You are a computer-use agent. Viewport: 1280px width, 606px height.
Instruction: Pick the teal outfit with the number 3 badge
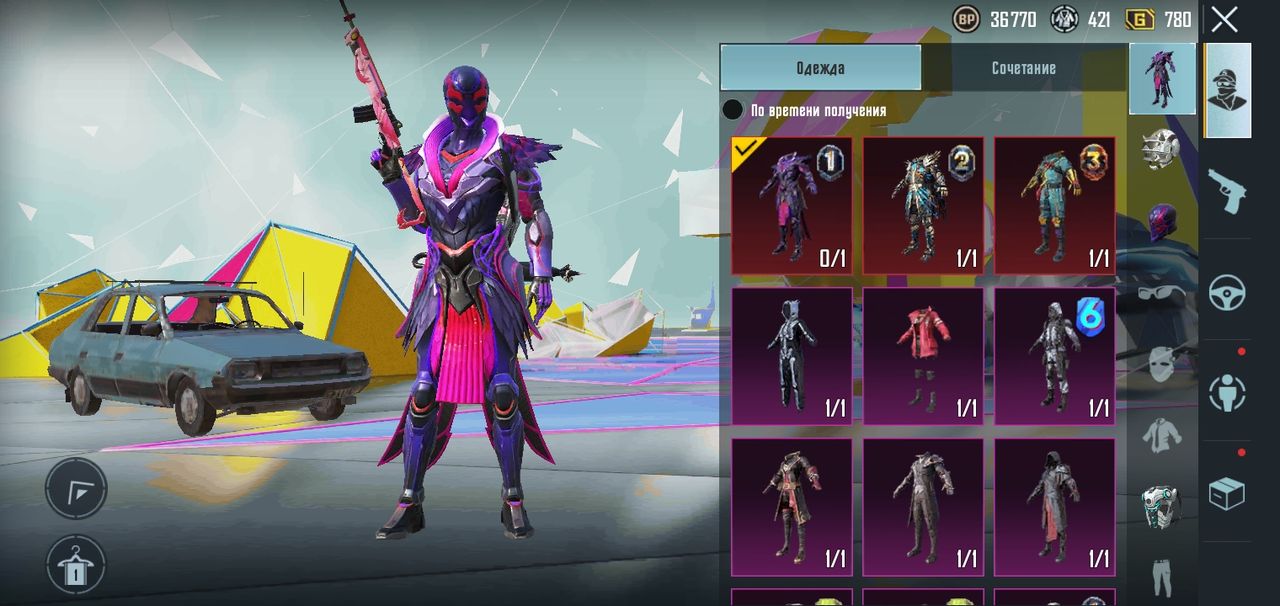coord(1054,206)
